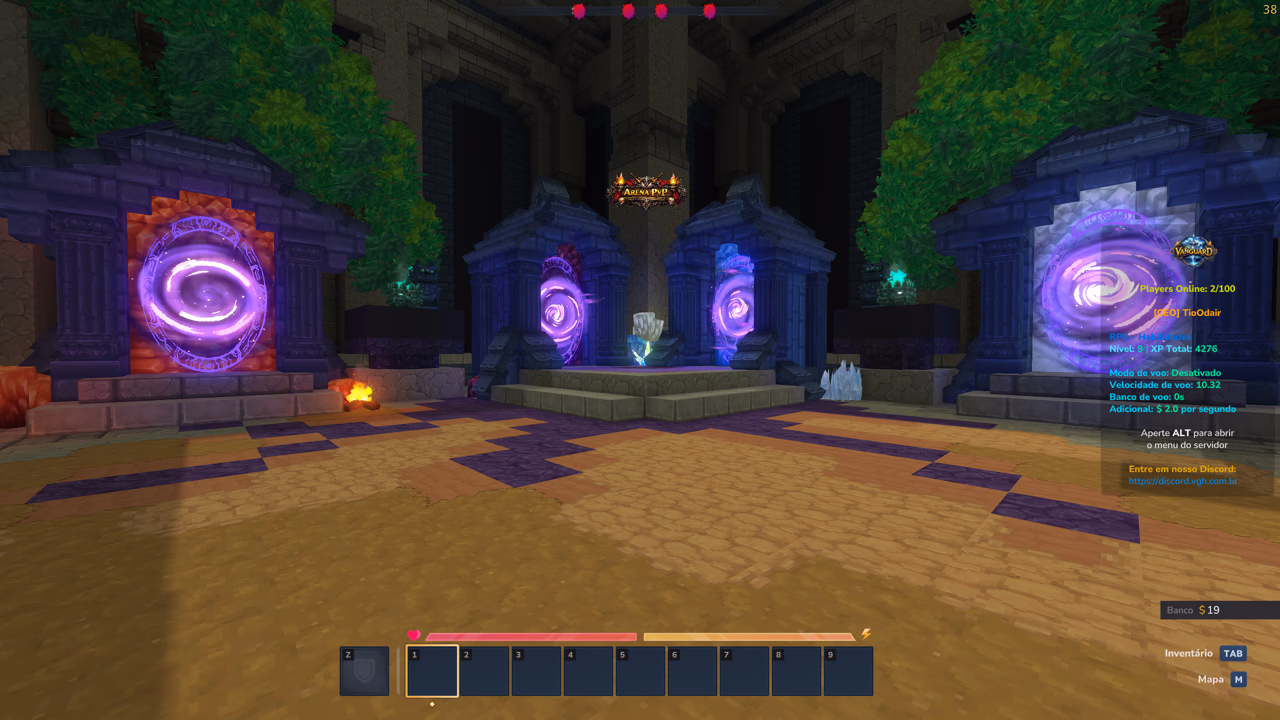
Task: Click the leftmost red marker at the top
Action: point(579,11)
